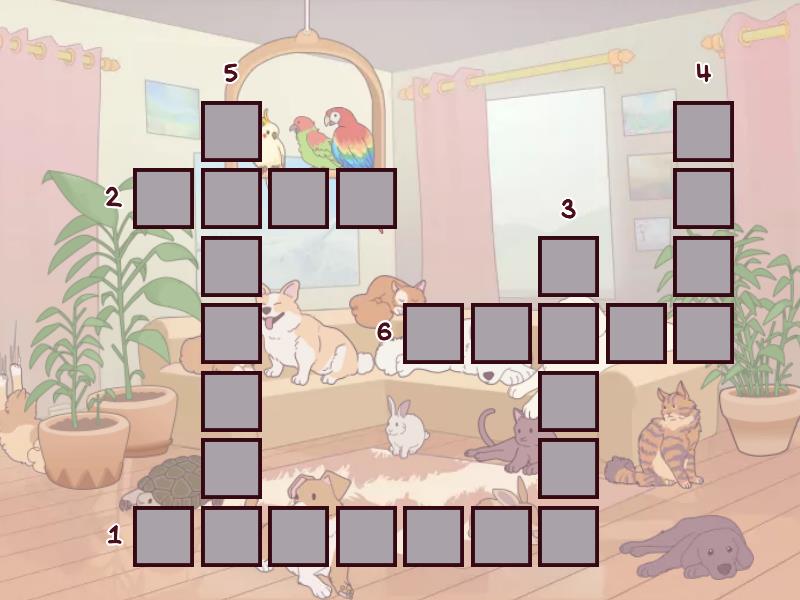Viewport: 800px width, 600px height.
Task: Choose the cell where words 1 and 5 cross
Action: [231, 536]
